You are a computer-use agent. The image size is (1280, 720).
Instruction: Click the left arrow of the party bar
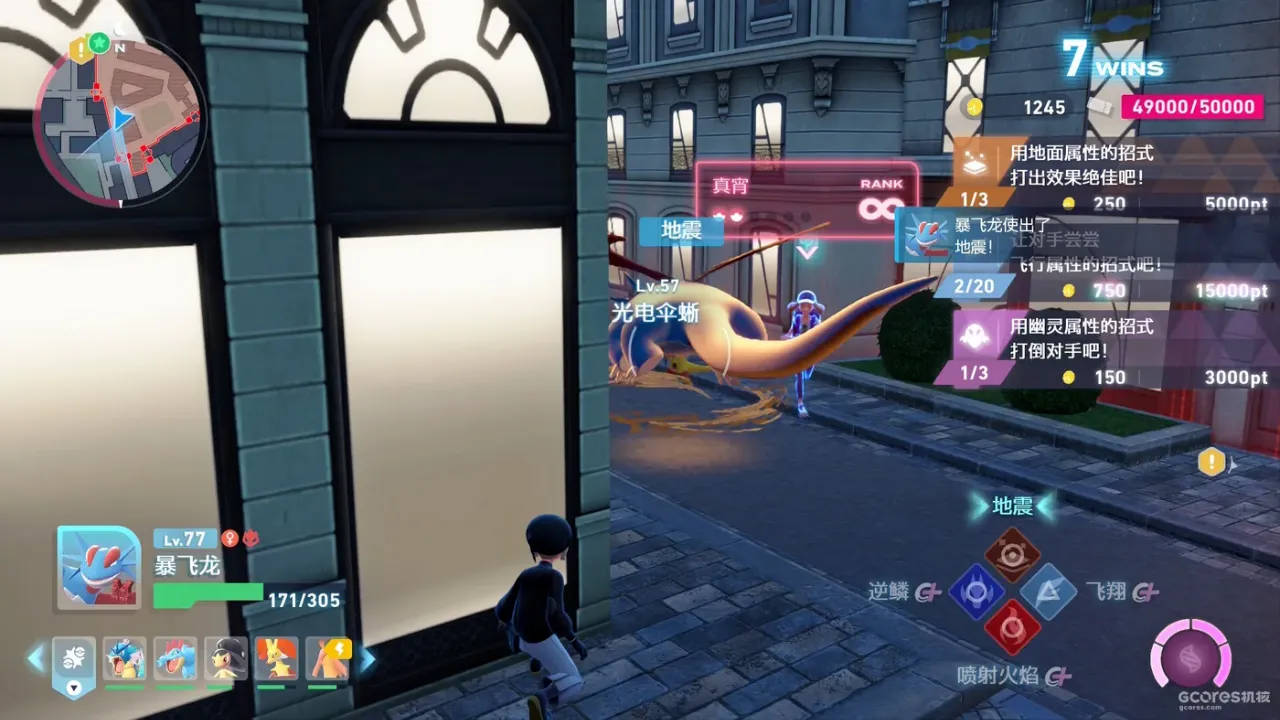pyautogui.click(x=36, y=659)
